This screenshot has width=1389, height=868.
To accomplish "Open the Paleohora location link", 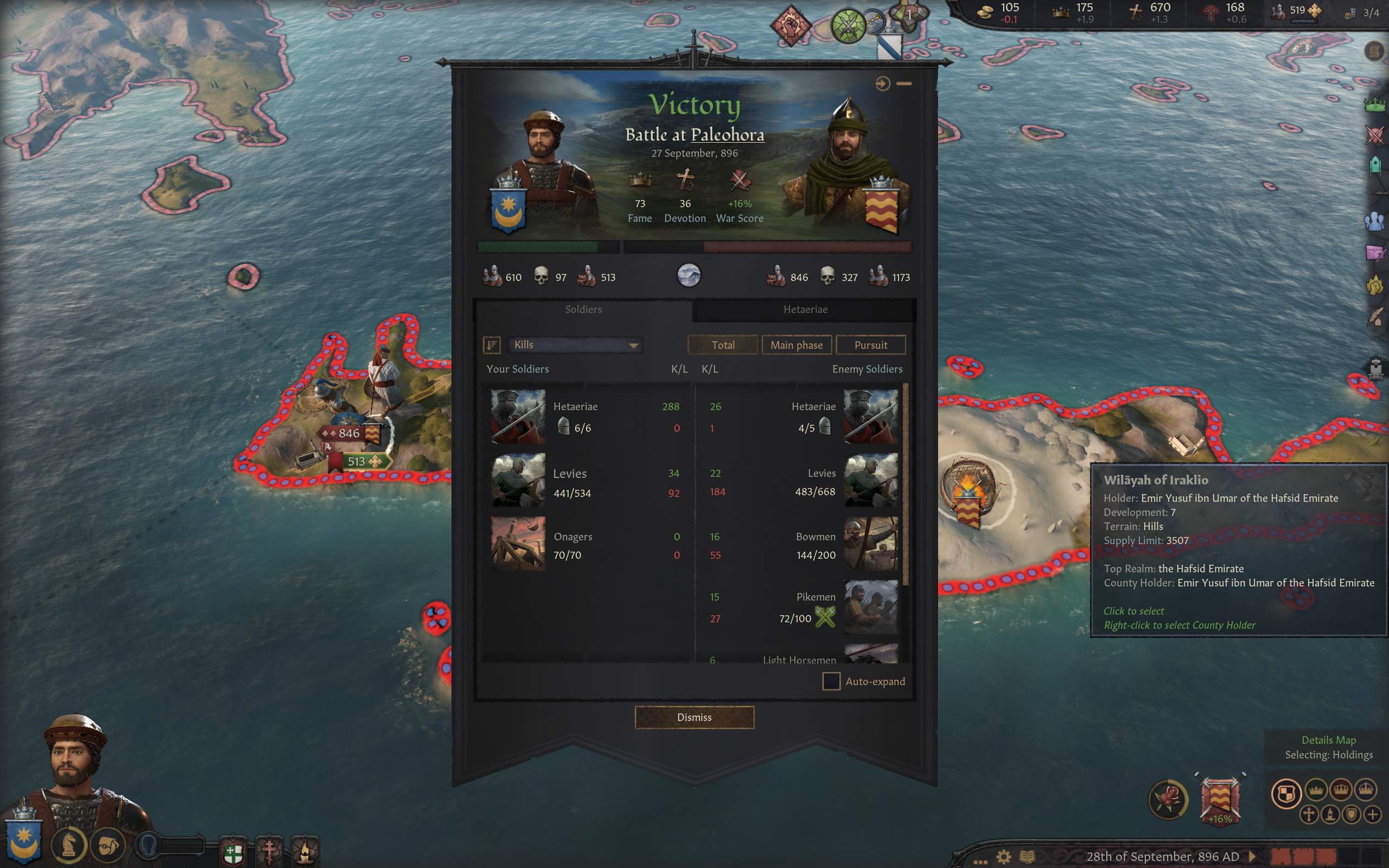I will pyautogui.click(x=727, y=135).
